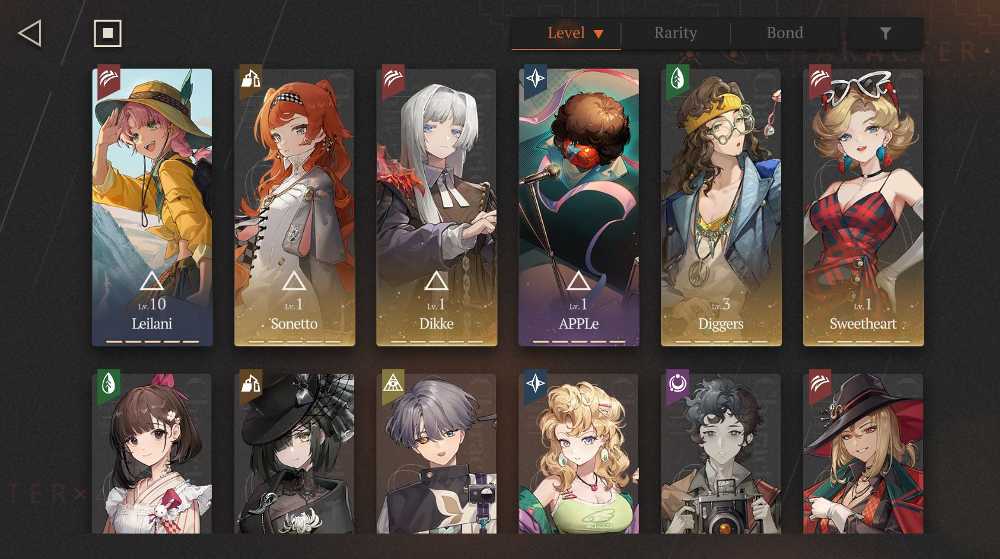The image size is (1000, 559).
Task: Pick the Diggers character card
Action: point(720,207)
